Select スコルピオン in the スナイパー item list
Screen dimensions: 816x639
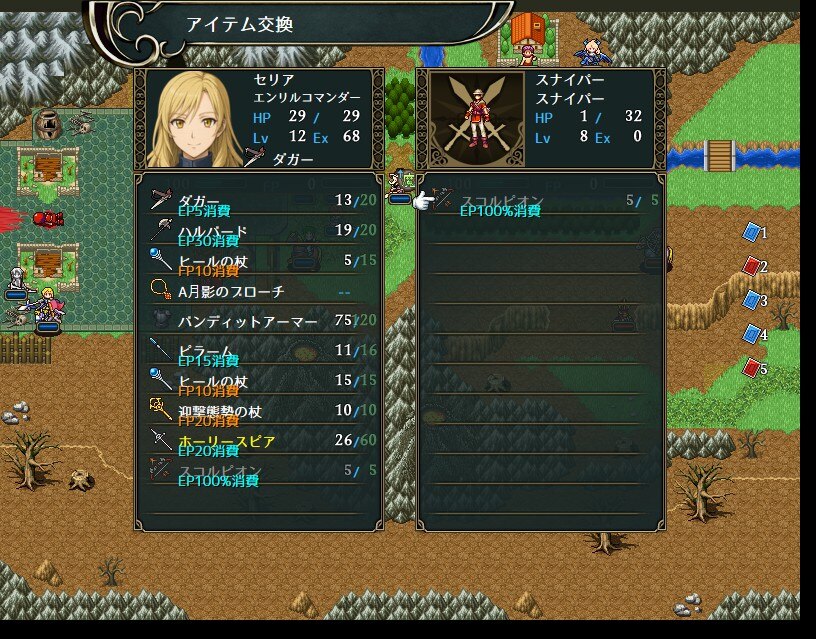[540, 201]
